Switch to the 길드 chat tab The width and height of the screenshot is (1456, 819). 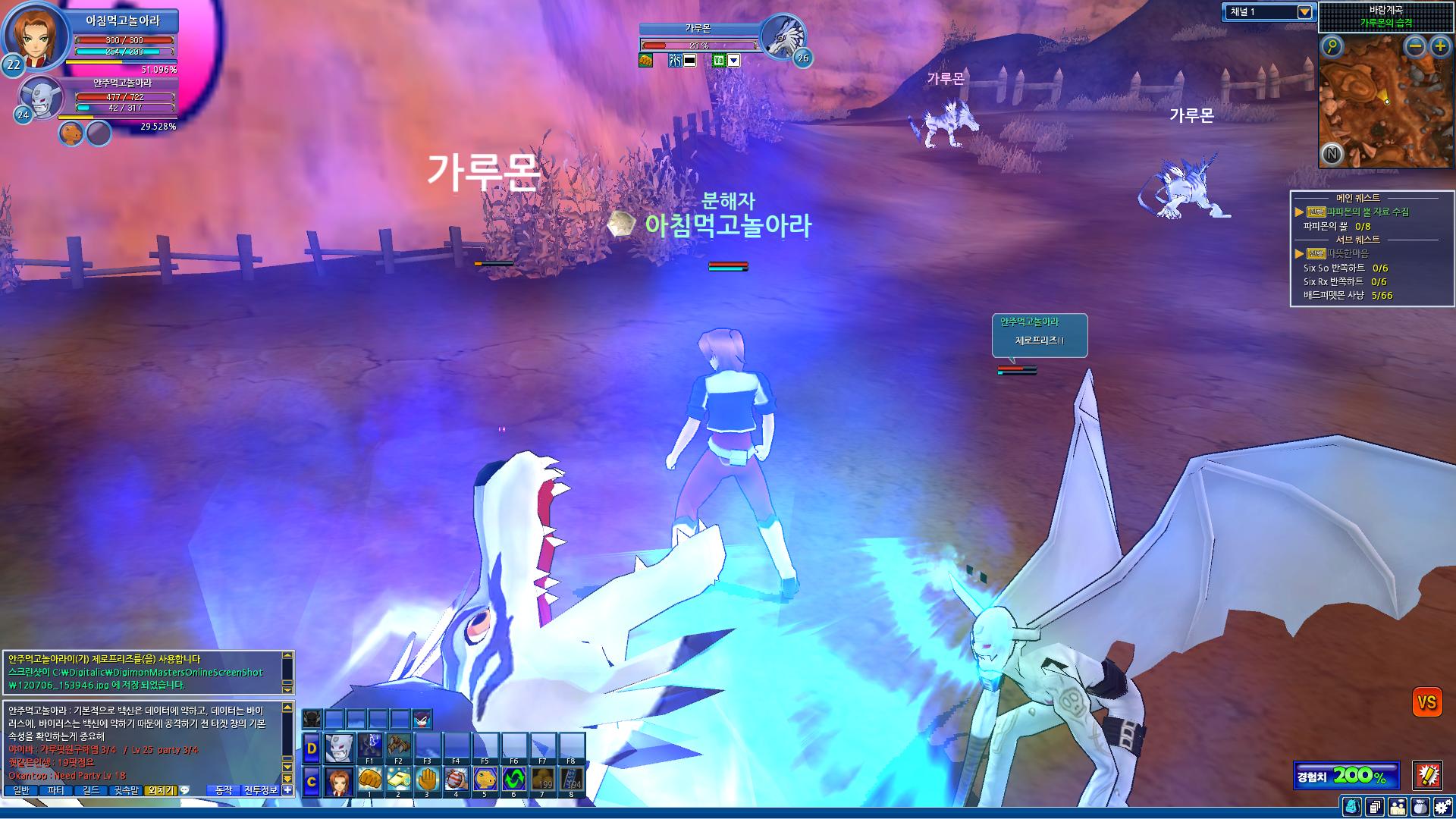pos(91,790)
